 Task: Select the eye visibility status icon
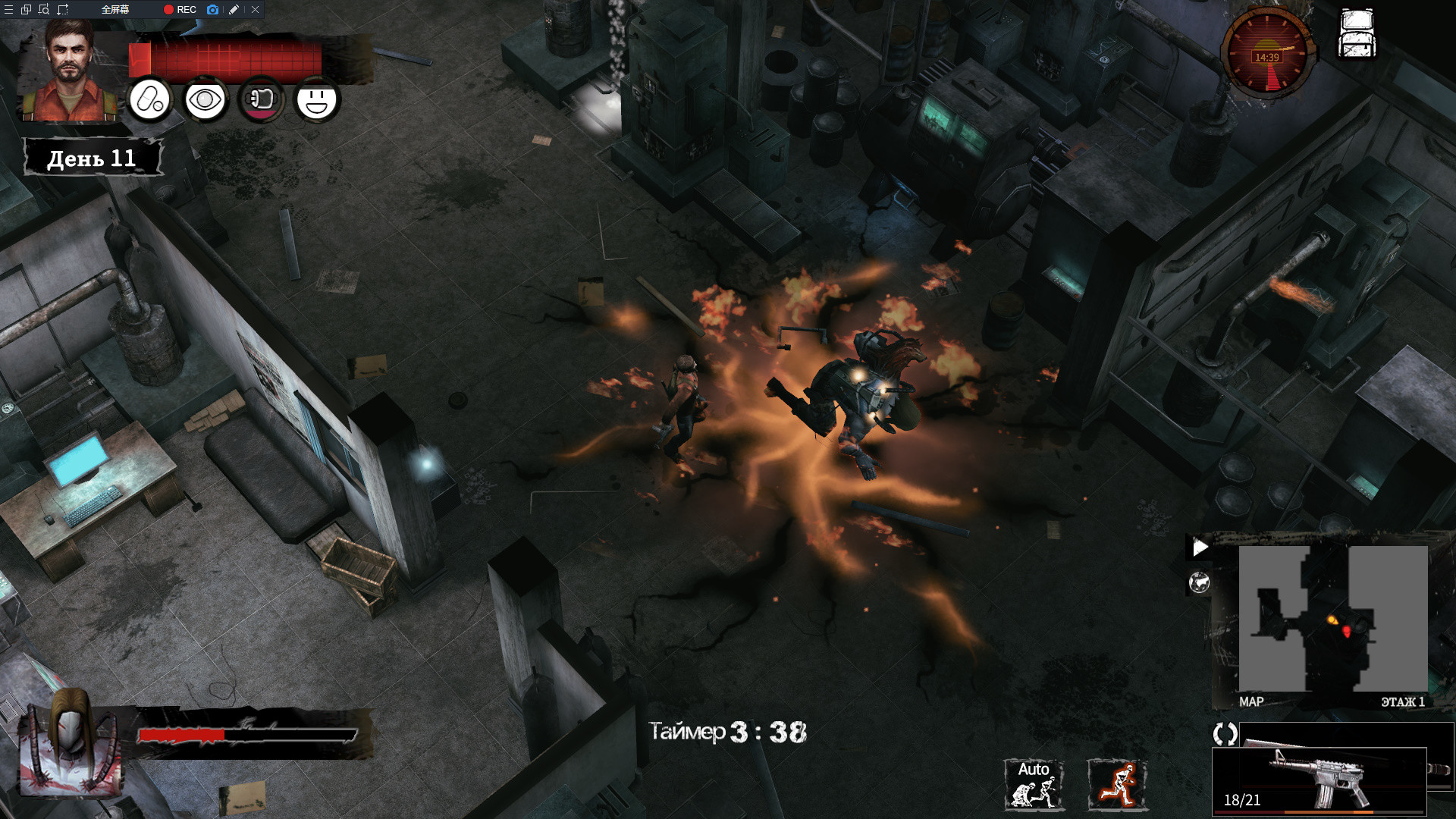(x=205, y=99)
